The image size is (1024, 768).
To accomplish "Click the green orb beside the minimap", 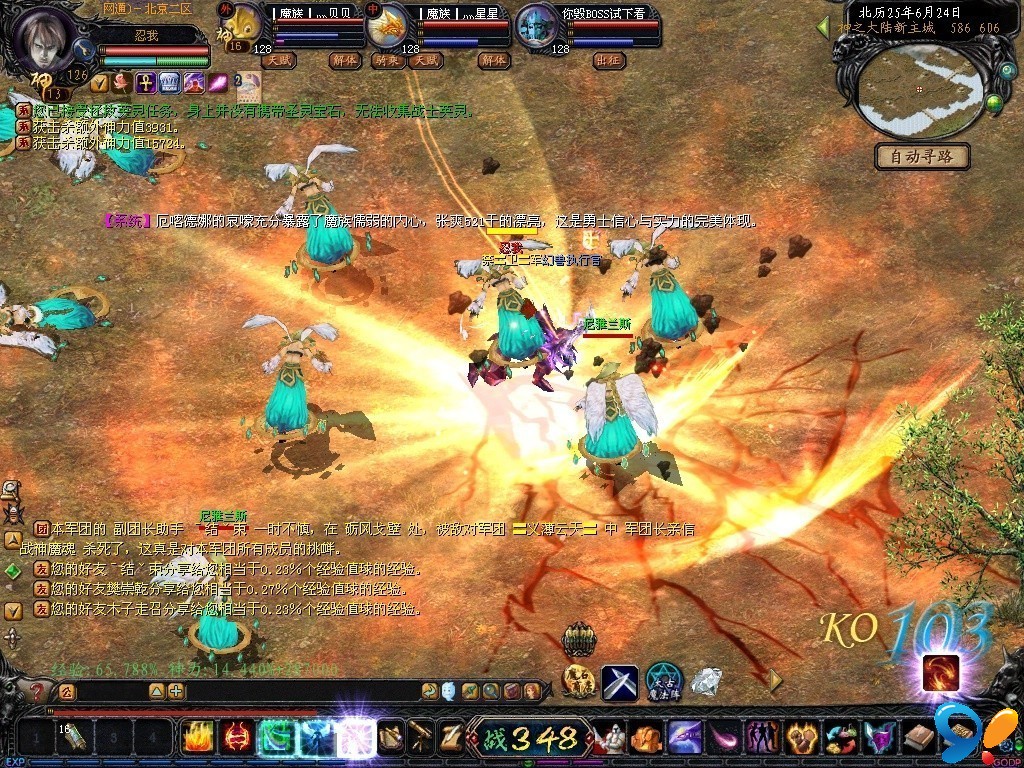I will [994, 103].
